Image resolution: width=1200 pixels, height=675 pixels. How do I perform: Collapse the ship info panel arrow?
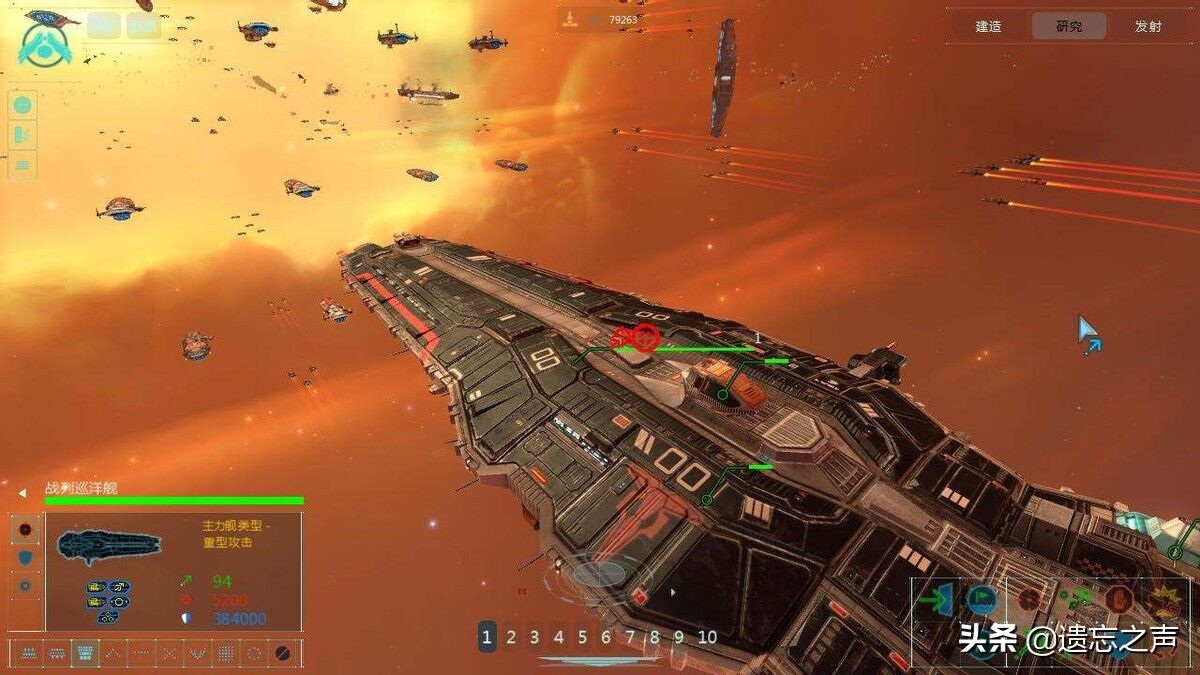pos(22,493)
